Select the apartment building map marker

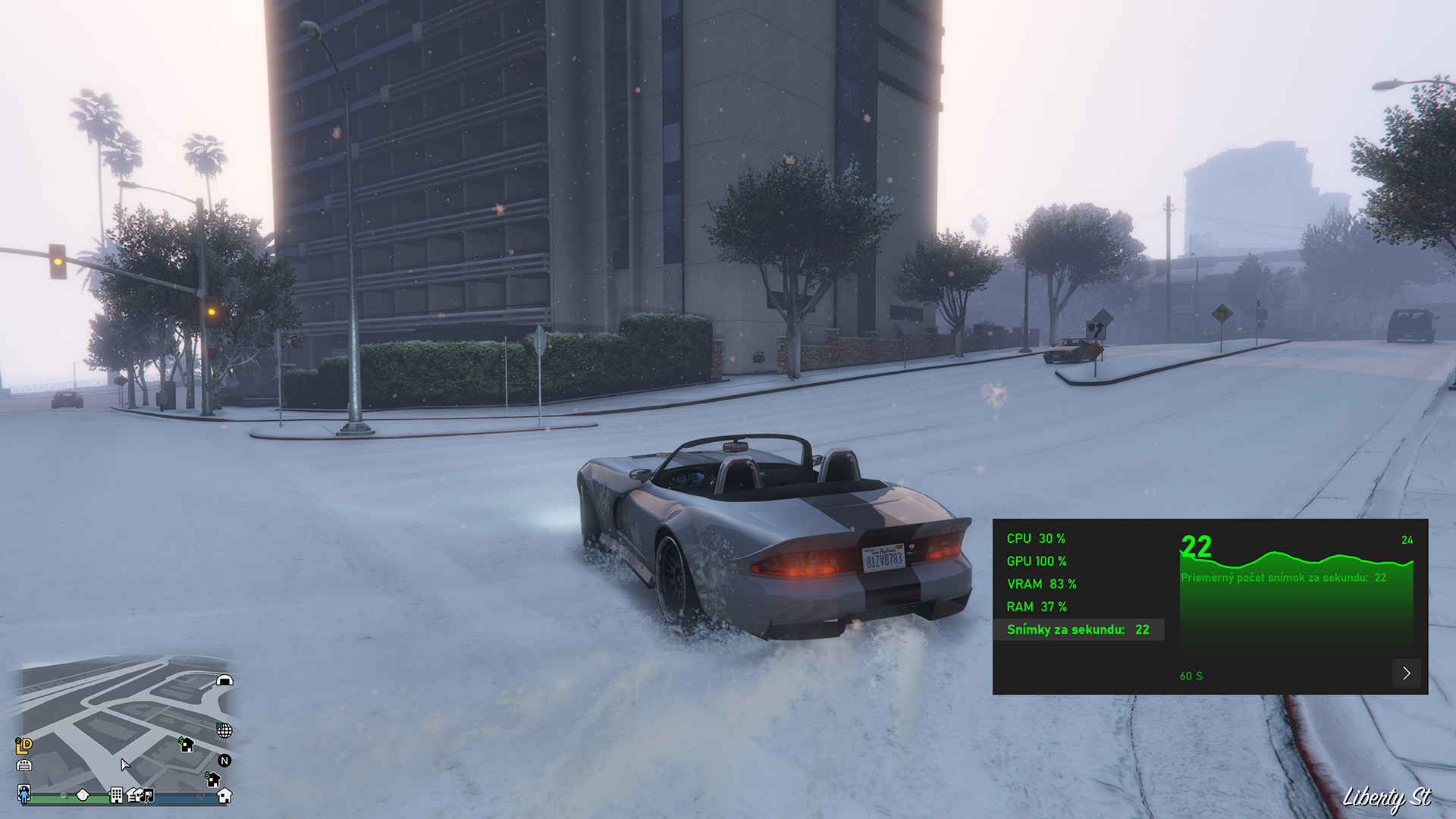(x=116, y=795)
